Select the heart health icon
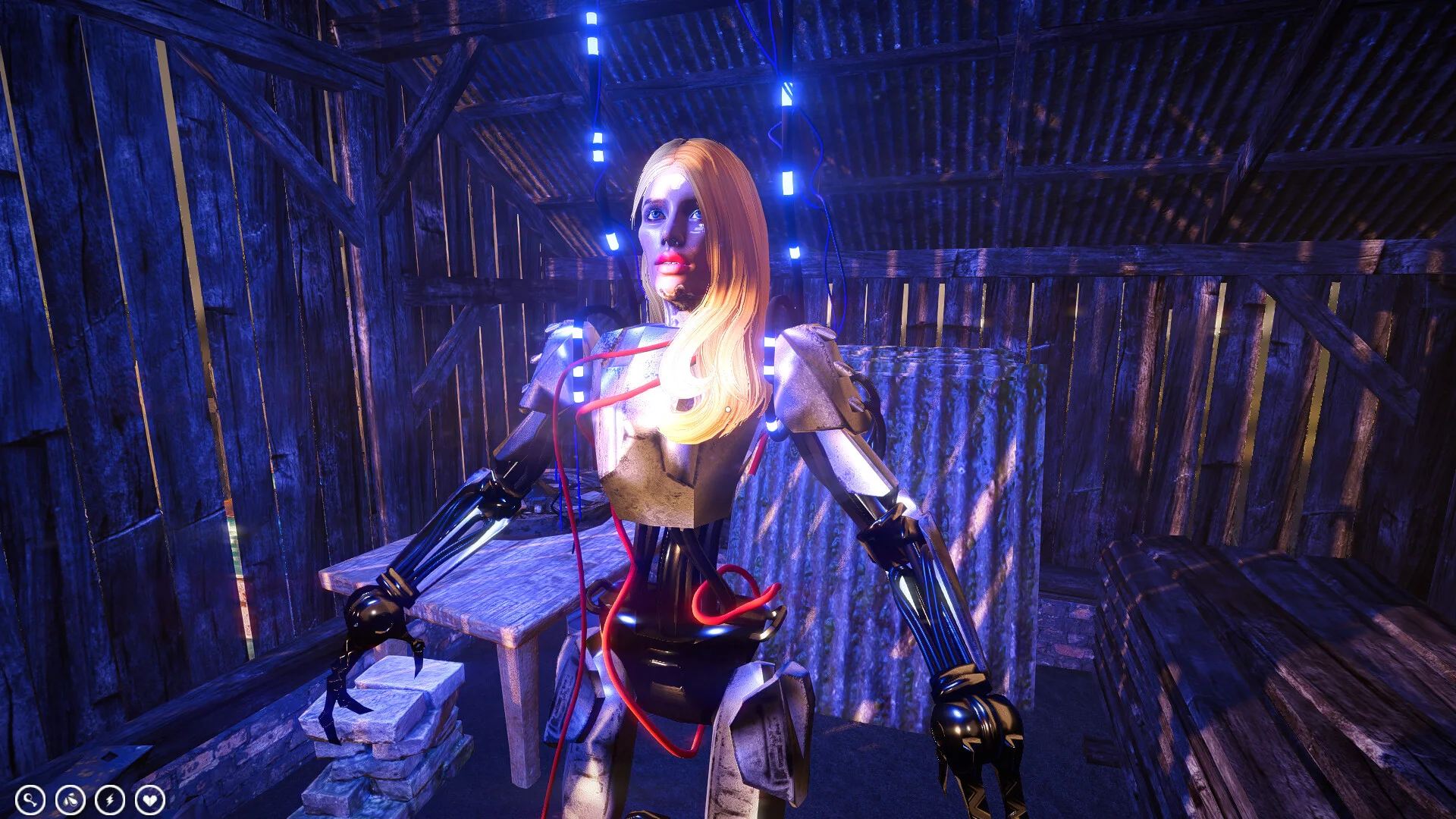Image resolution: width=1456 pixels, height=819 pixels. tap(149, 799)
